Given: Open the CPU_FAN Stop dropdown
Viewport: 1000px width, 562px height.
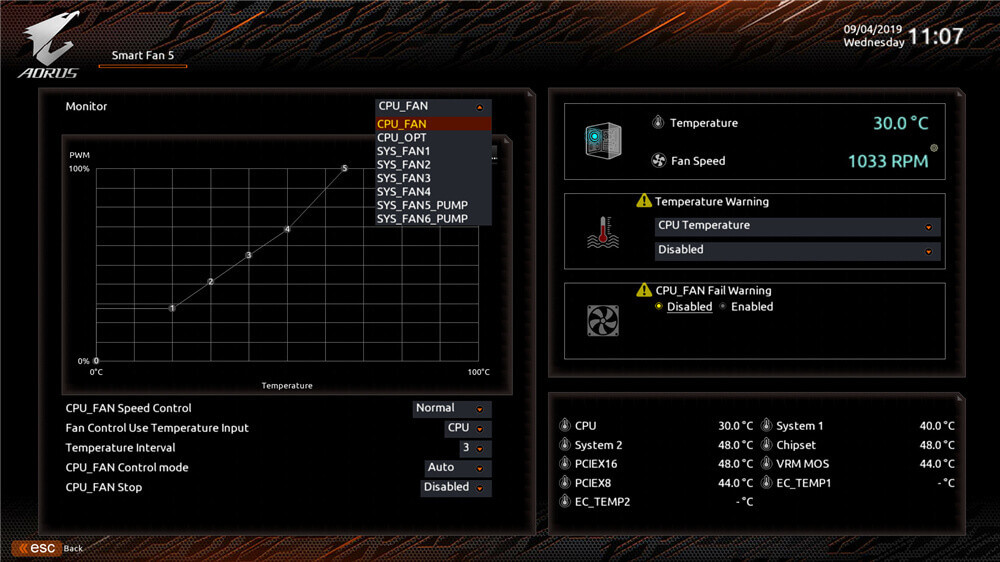Looking at the screenshot, I should tap(456, 488).
